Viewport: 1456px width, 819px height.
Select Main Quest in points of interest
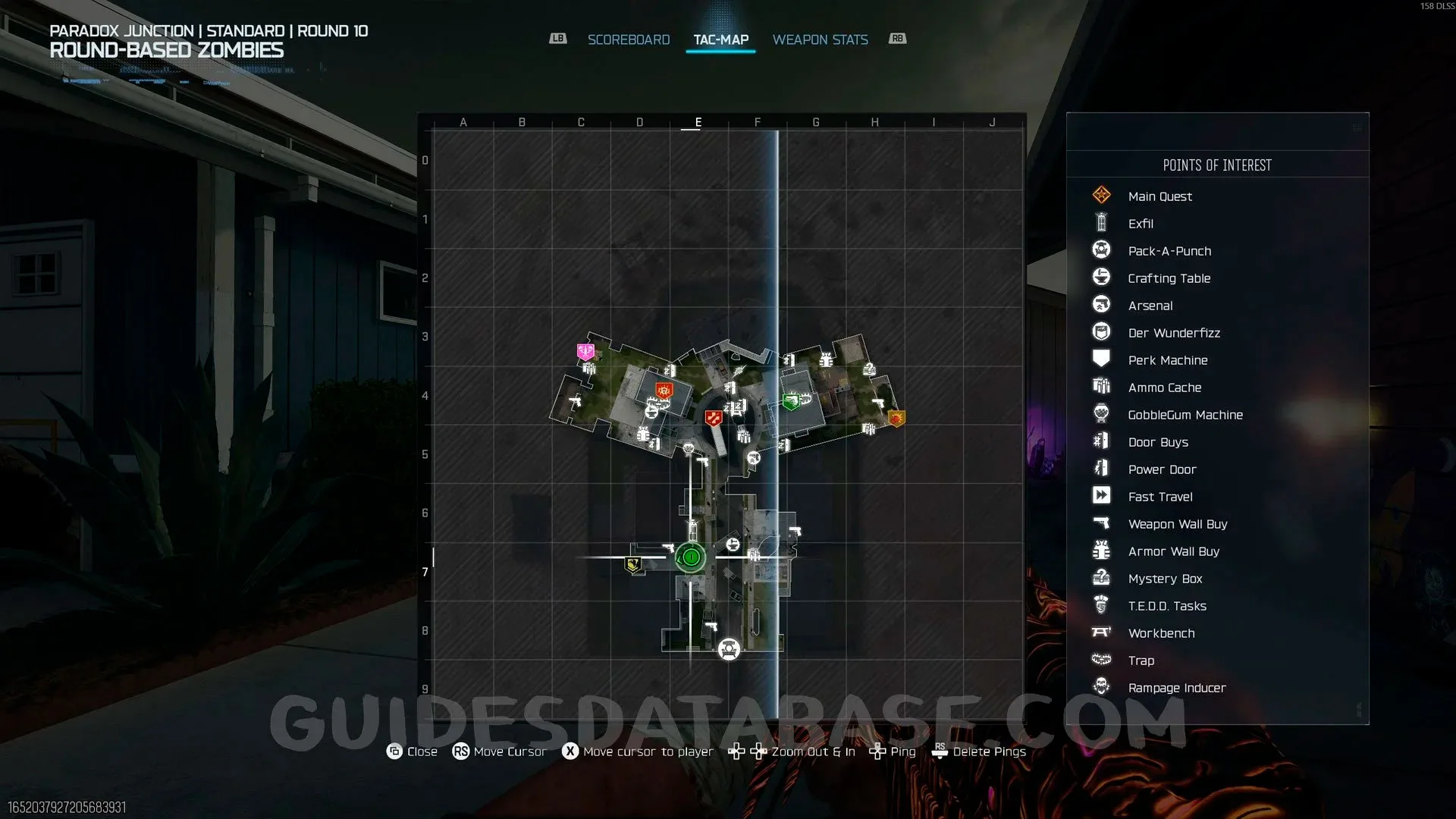1159,196
